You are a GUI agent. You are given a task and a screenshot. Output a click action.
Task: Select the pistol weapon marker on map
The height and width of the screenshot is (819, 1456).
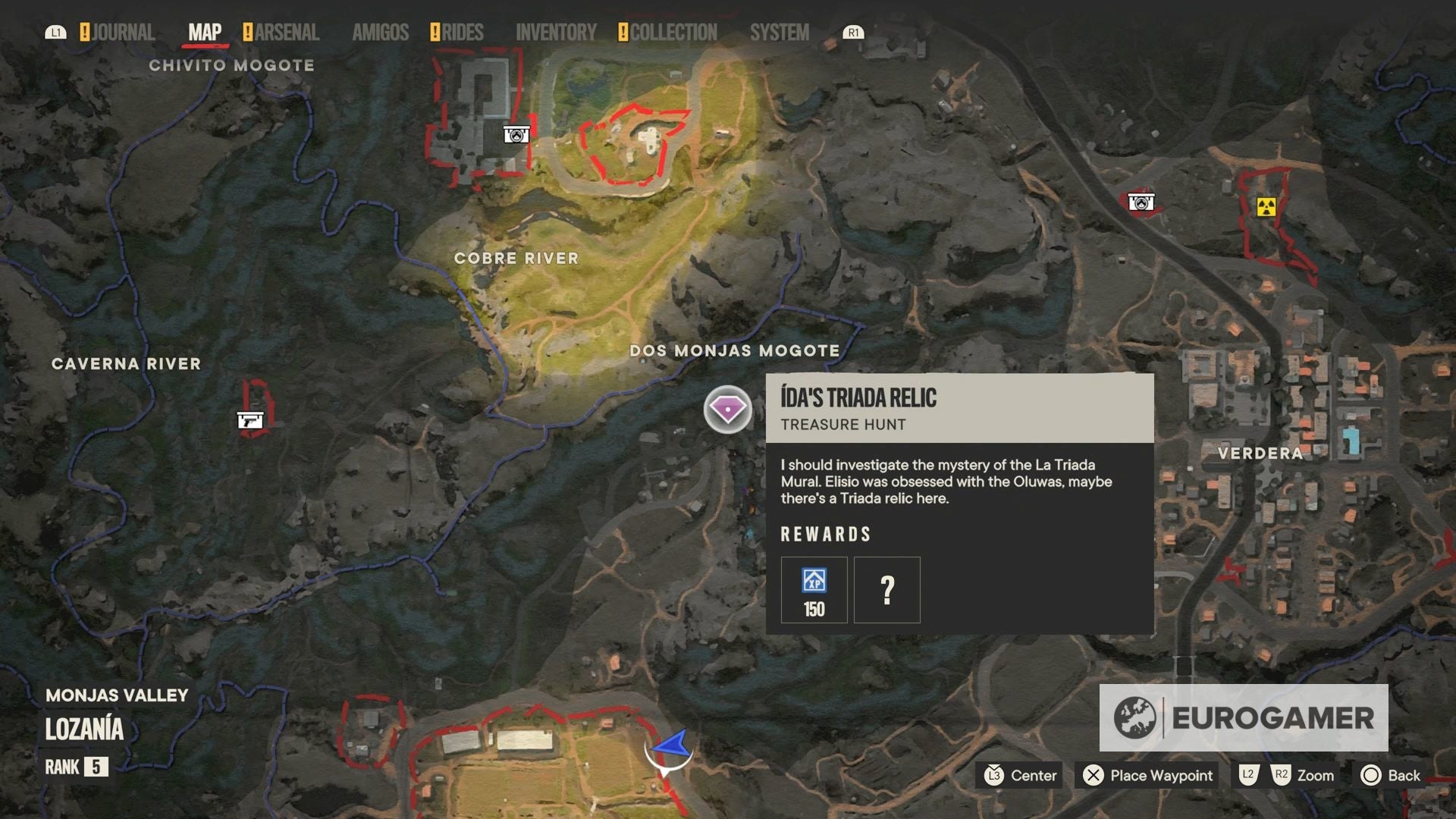250,419
